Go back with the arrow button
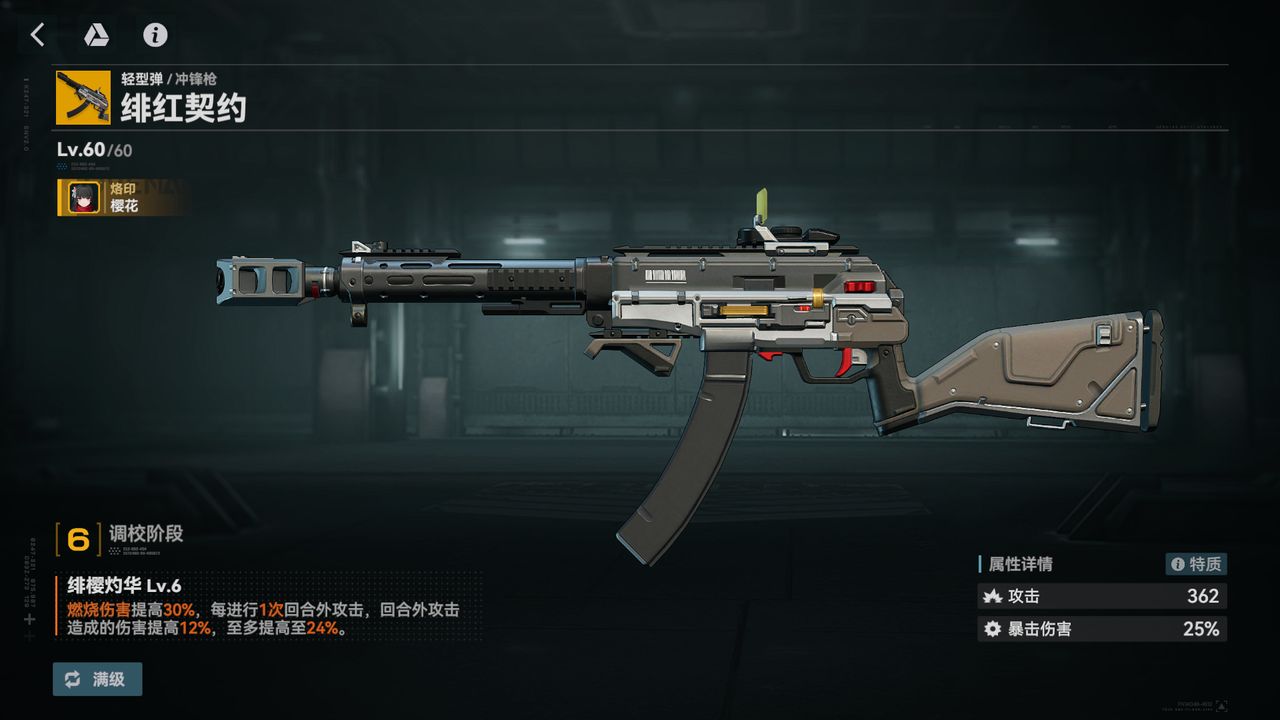1280x720 pixels. click(x=38, y=35)
